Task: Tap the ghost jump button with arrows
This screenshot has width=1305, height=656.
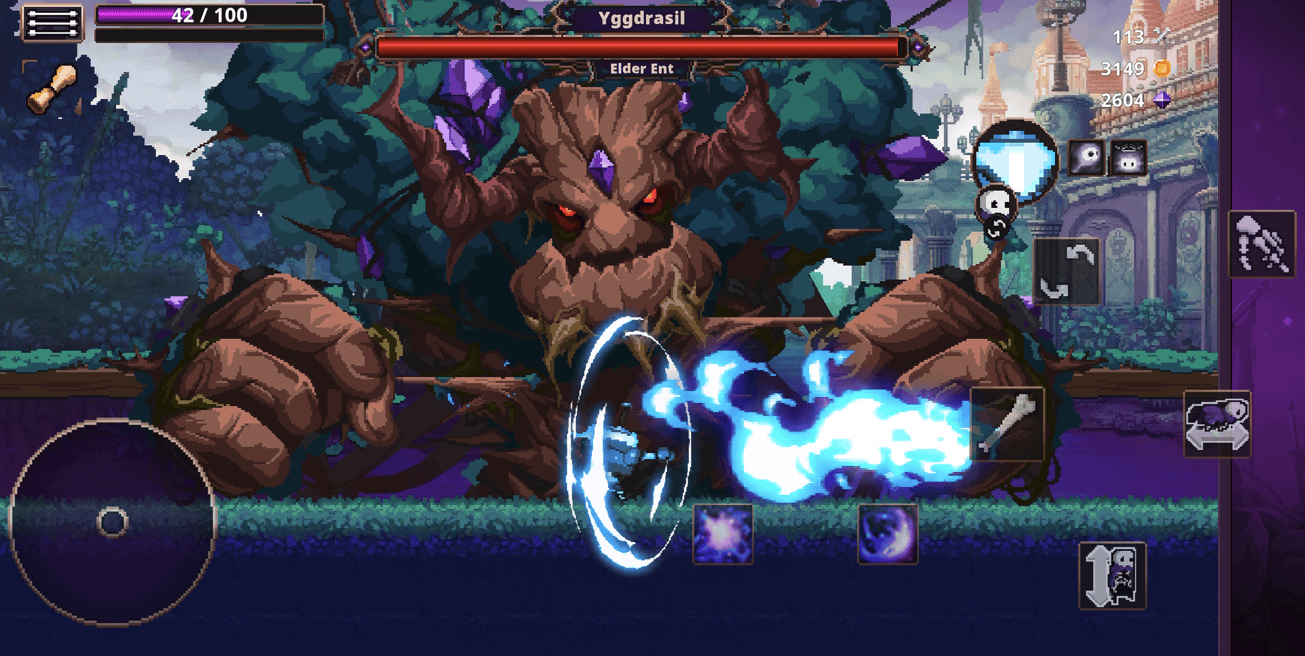Action: (1112, 575)
